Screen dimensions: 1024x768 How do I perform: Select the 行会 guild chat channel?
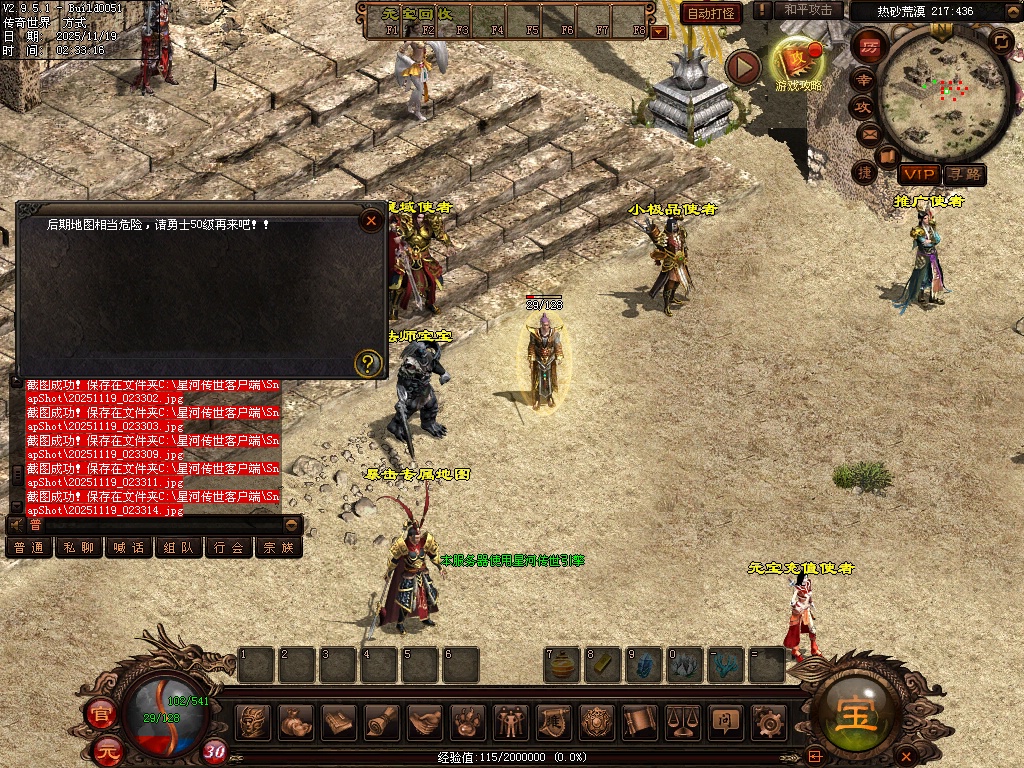click(x=229, y=547)
